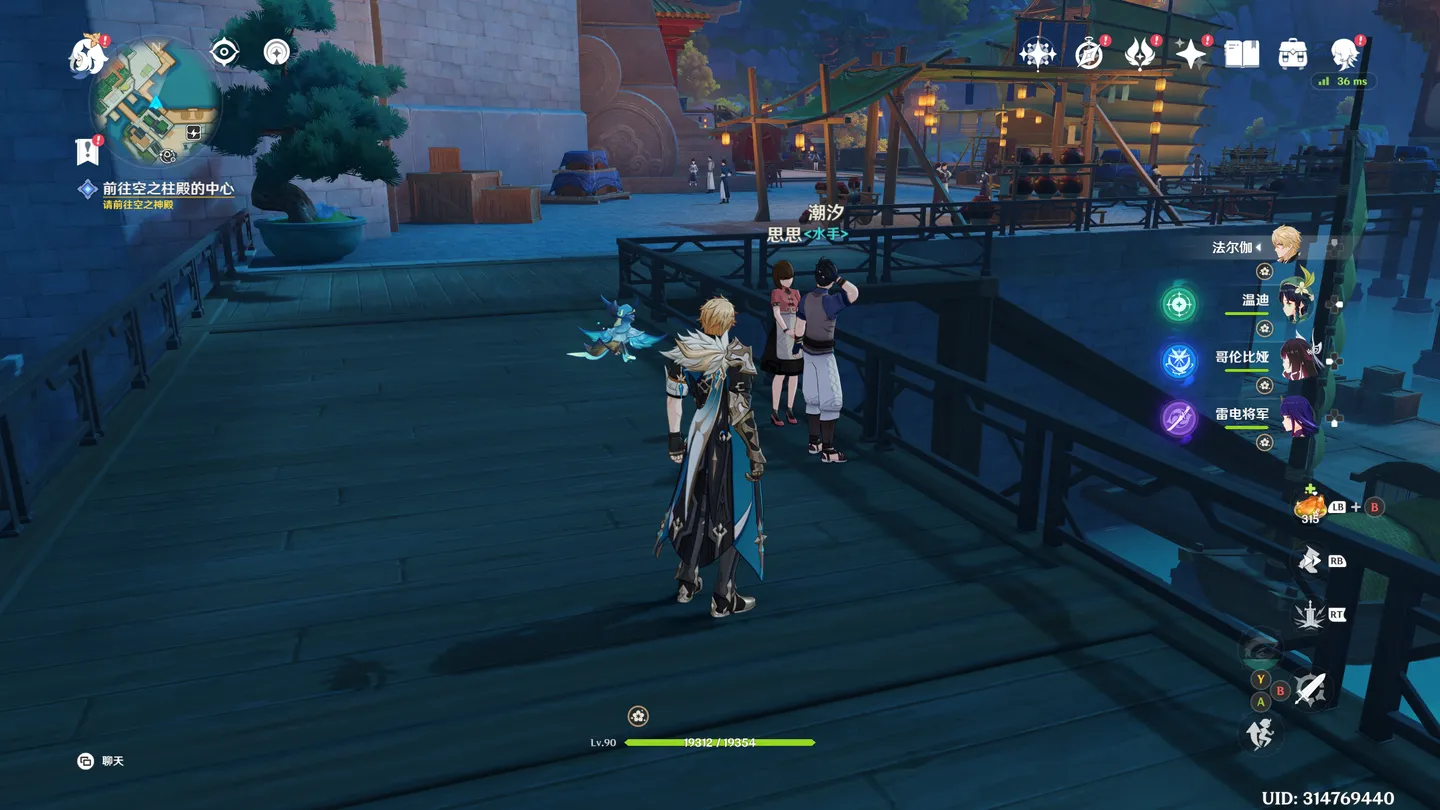
Task: Trigger 温迪's green elemental burst icon
Action: pyautogui.click(x=1179, y=304)
